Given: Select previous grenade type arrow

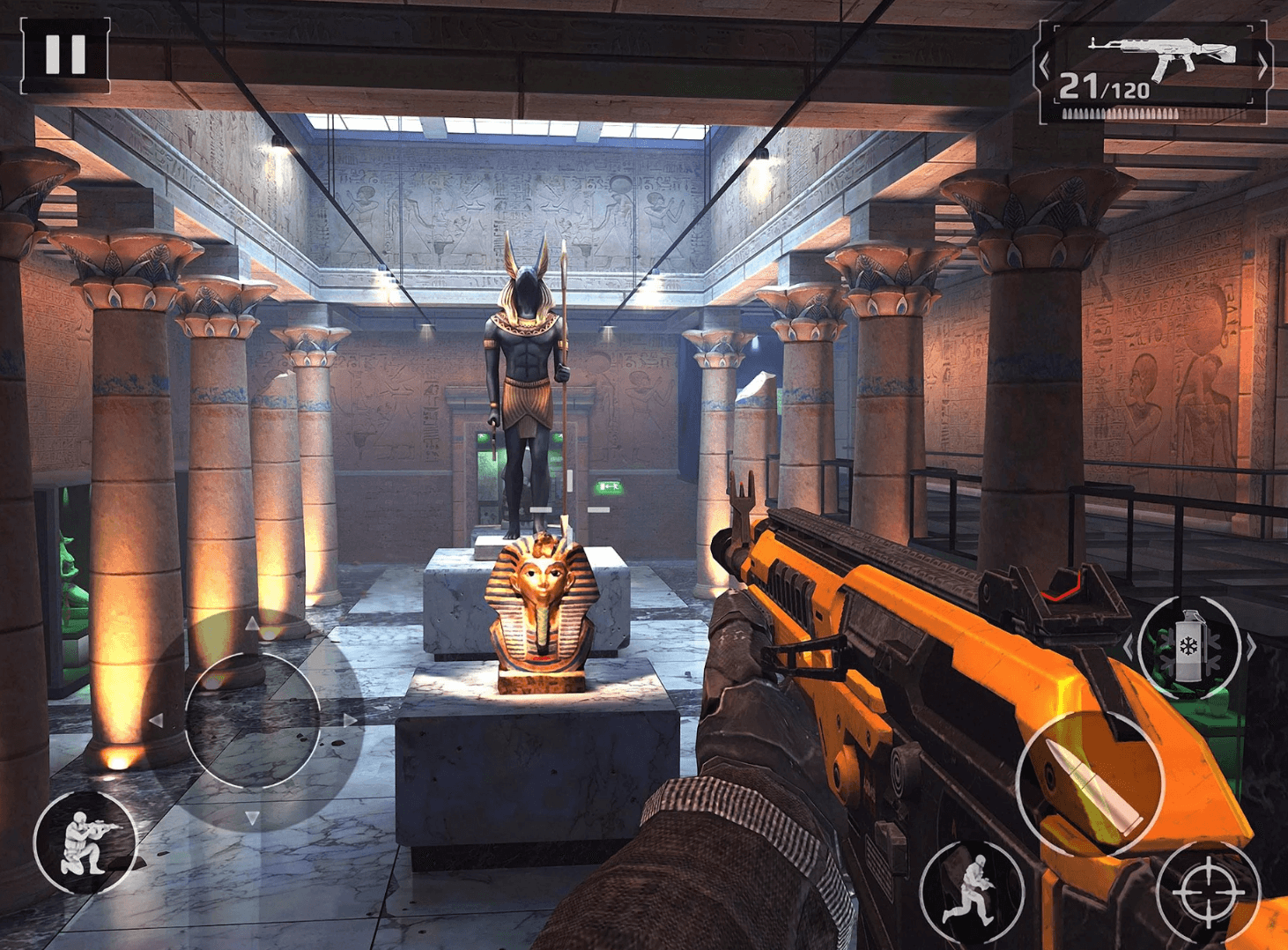Looking at the screenshot, I should (x=1129, y=647).
